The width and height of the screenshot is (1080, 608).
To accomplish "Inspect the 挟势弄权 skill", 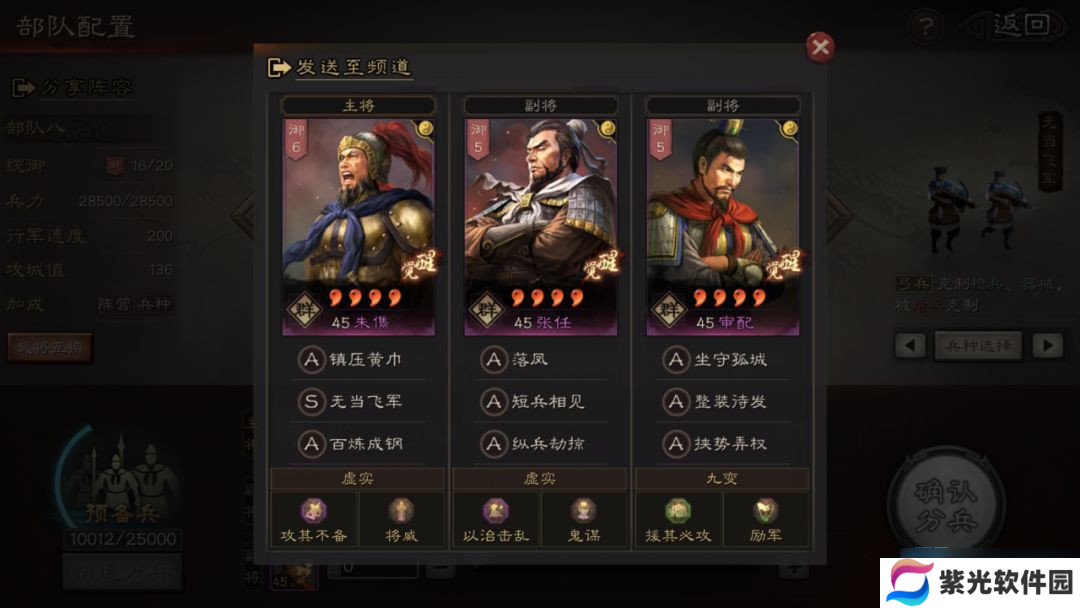I will click(x=716, y=443).
